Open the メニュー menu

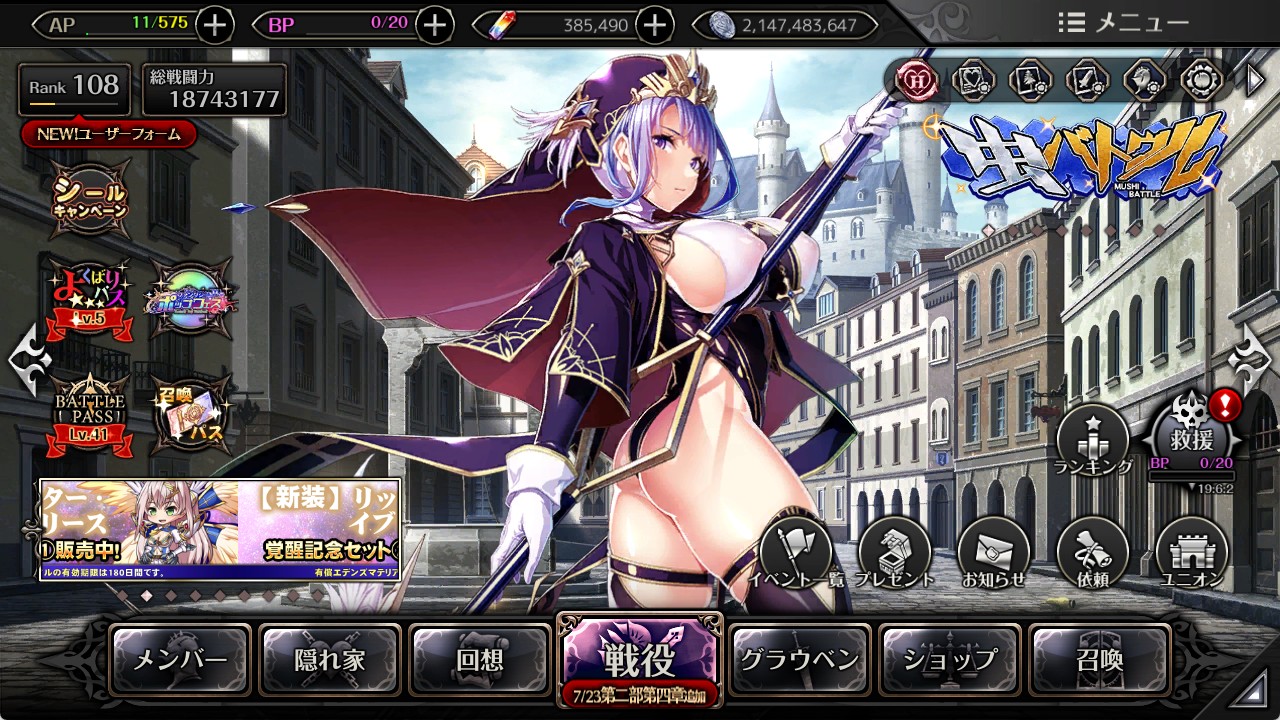point(1124,23)
